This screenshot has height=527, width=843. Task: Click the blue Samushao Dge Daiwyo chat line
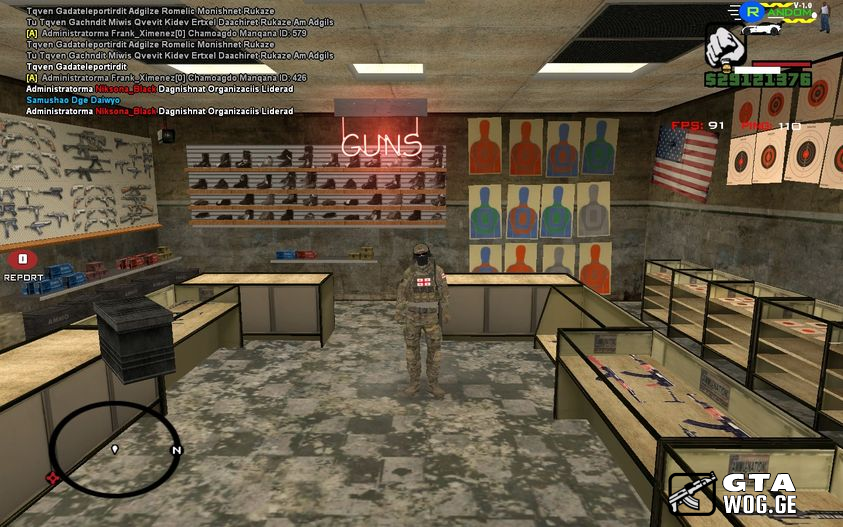(x=73, y=100)
